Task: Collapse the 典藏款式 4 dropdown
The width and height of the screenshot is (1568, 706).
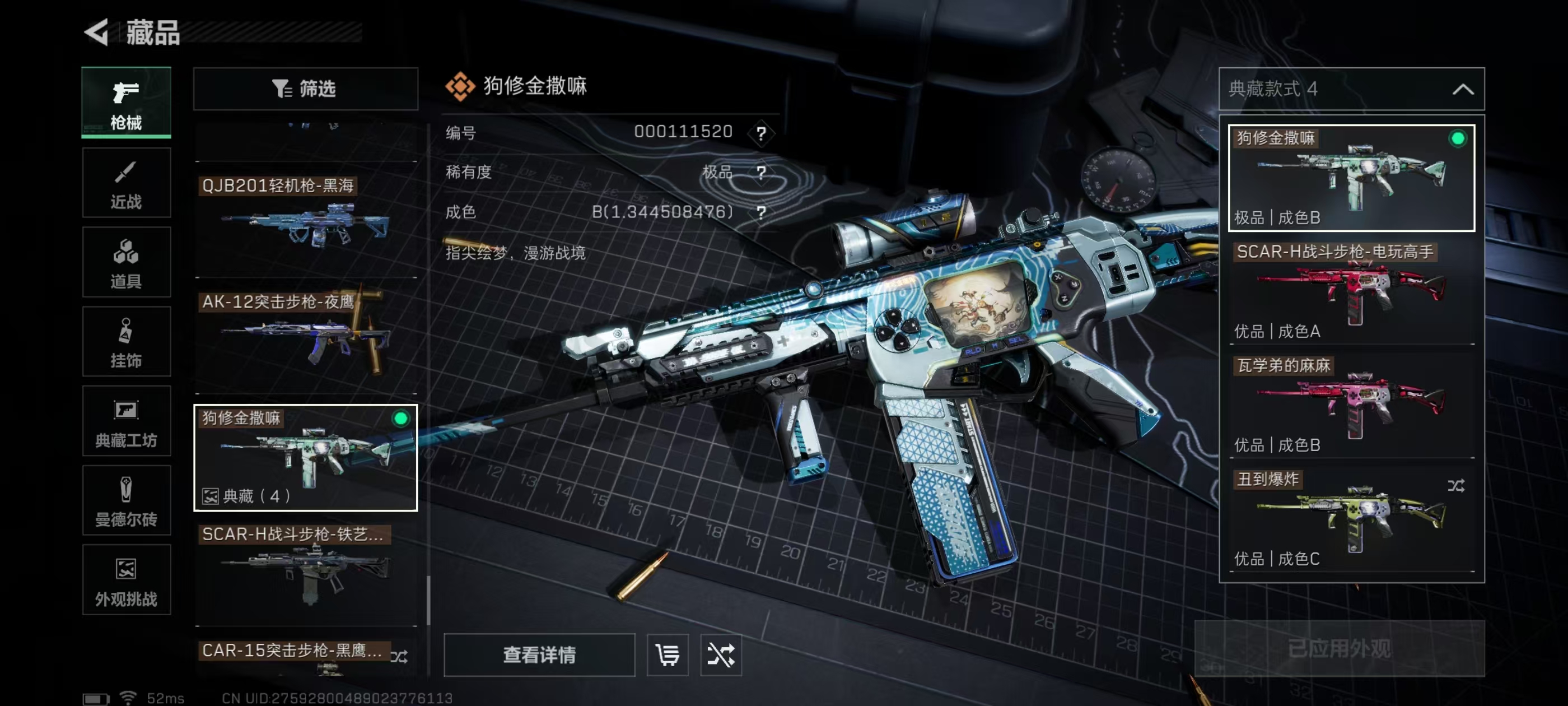Action: pos(1463,90)
